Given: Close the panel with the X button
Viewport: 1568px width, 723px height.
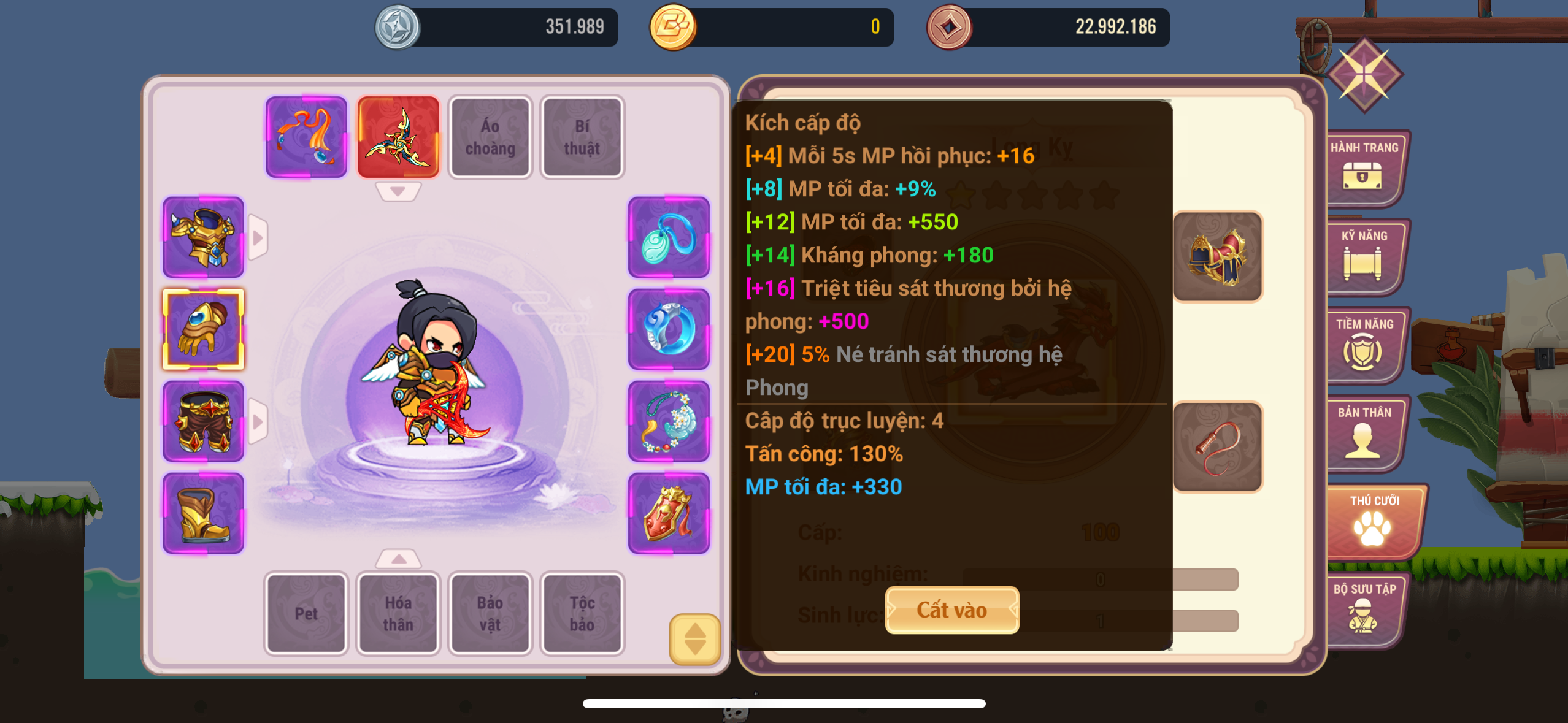Looking at the screenshot, I should [1364, 75].
